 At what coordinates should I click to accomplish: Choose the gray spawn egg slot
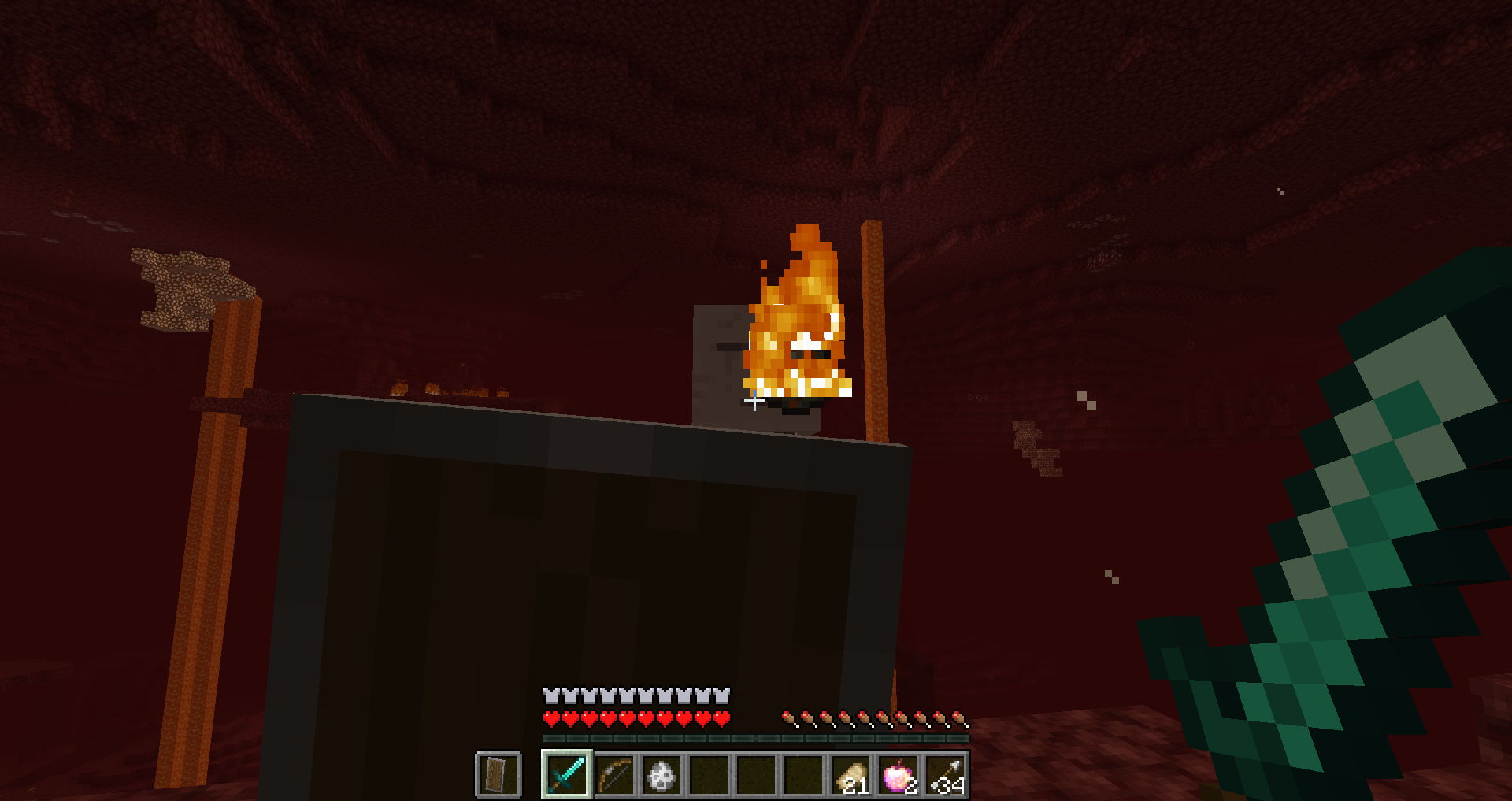(x=661, y=775)
